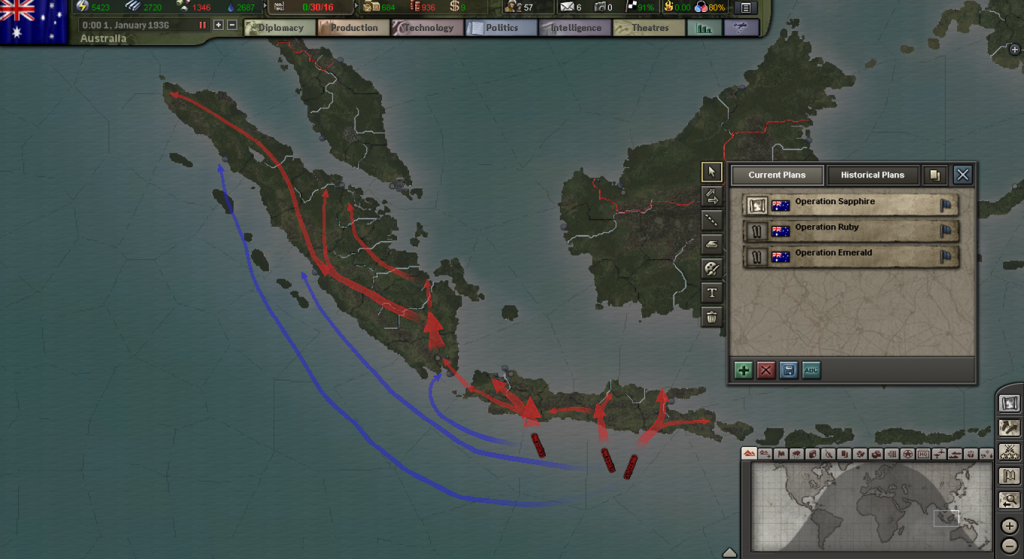Choose the Operation Ruby plan
This screenshot has height=559, width=1024.
[x=850, y=231]
